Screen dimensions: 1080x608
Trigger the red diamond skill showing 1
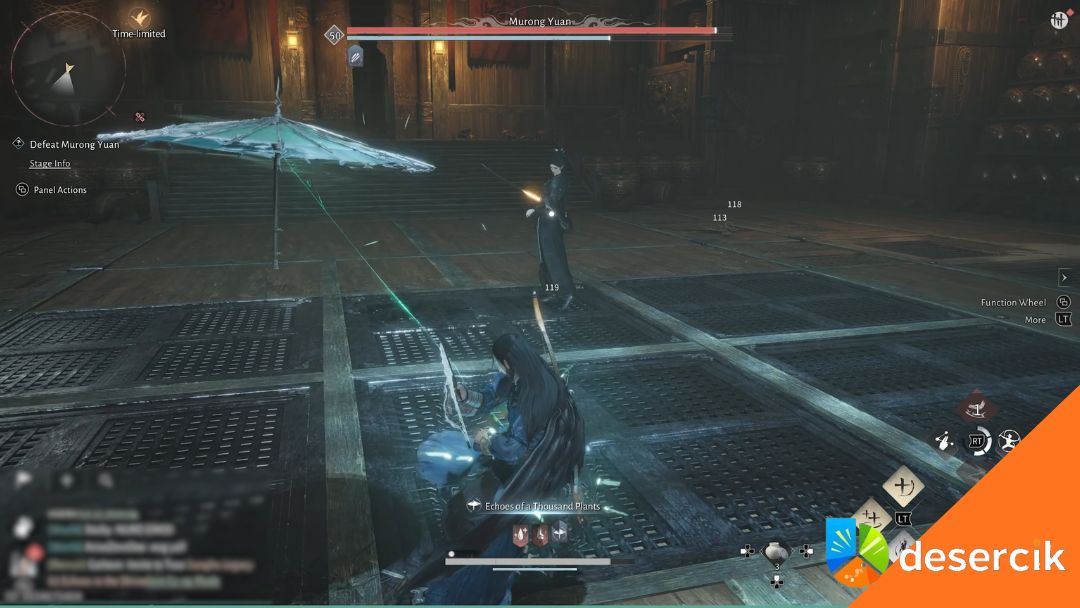[975, 408]
